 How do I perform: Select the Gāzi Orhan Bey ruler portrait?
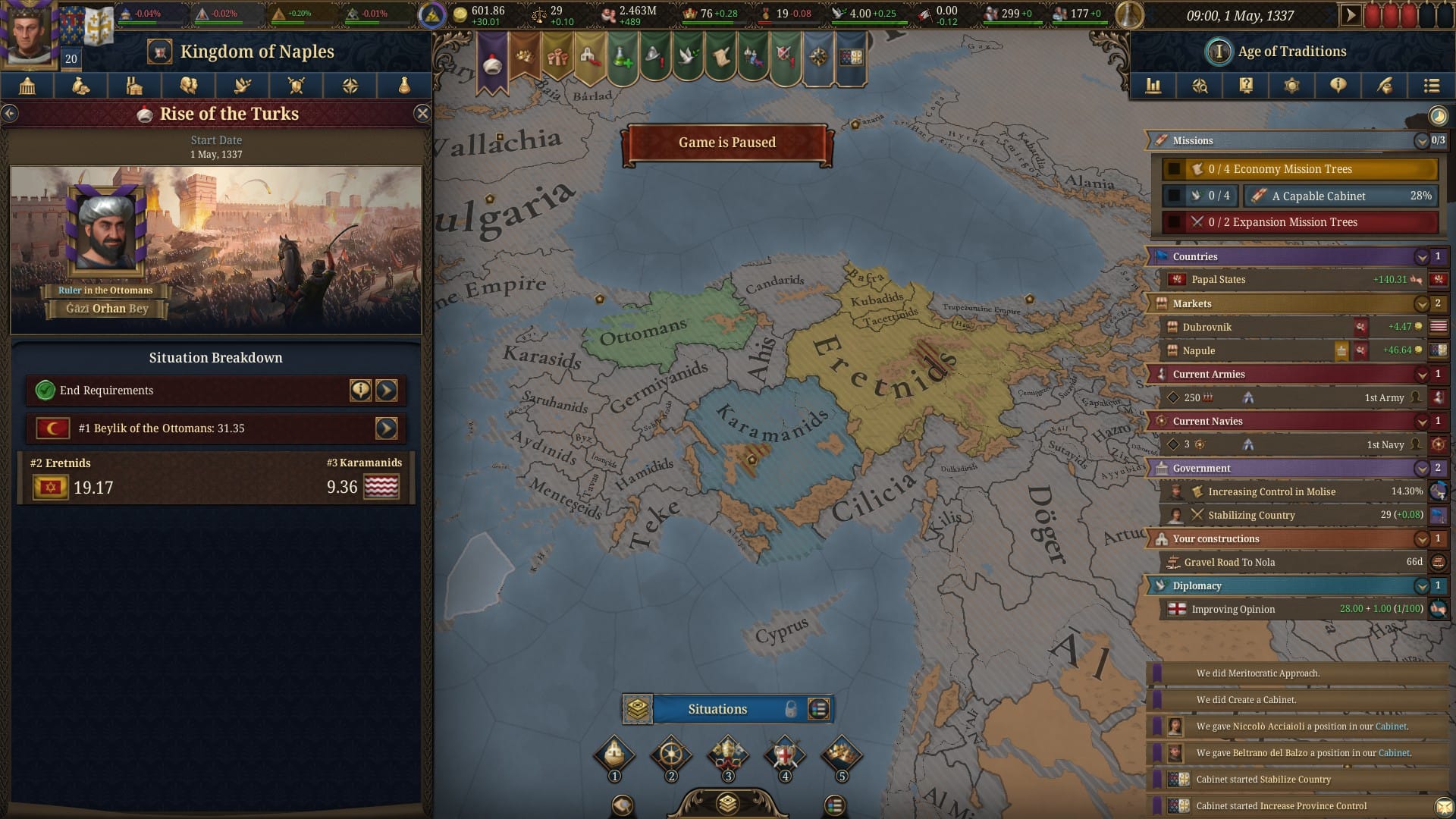[106, 231]
